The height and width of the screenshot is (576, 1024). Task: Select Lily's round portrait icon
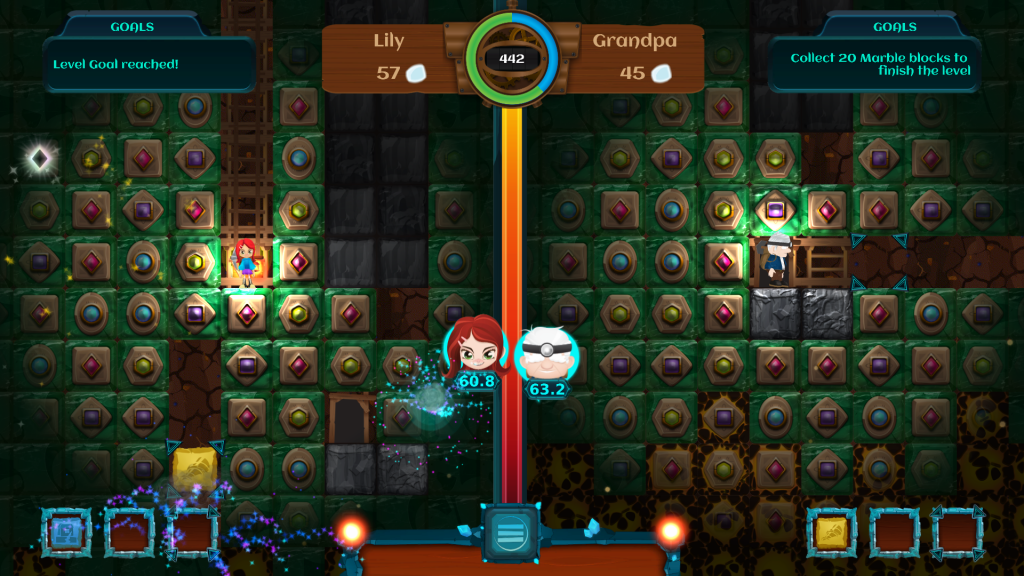tap(477, 347)
